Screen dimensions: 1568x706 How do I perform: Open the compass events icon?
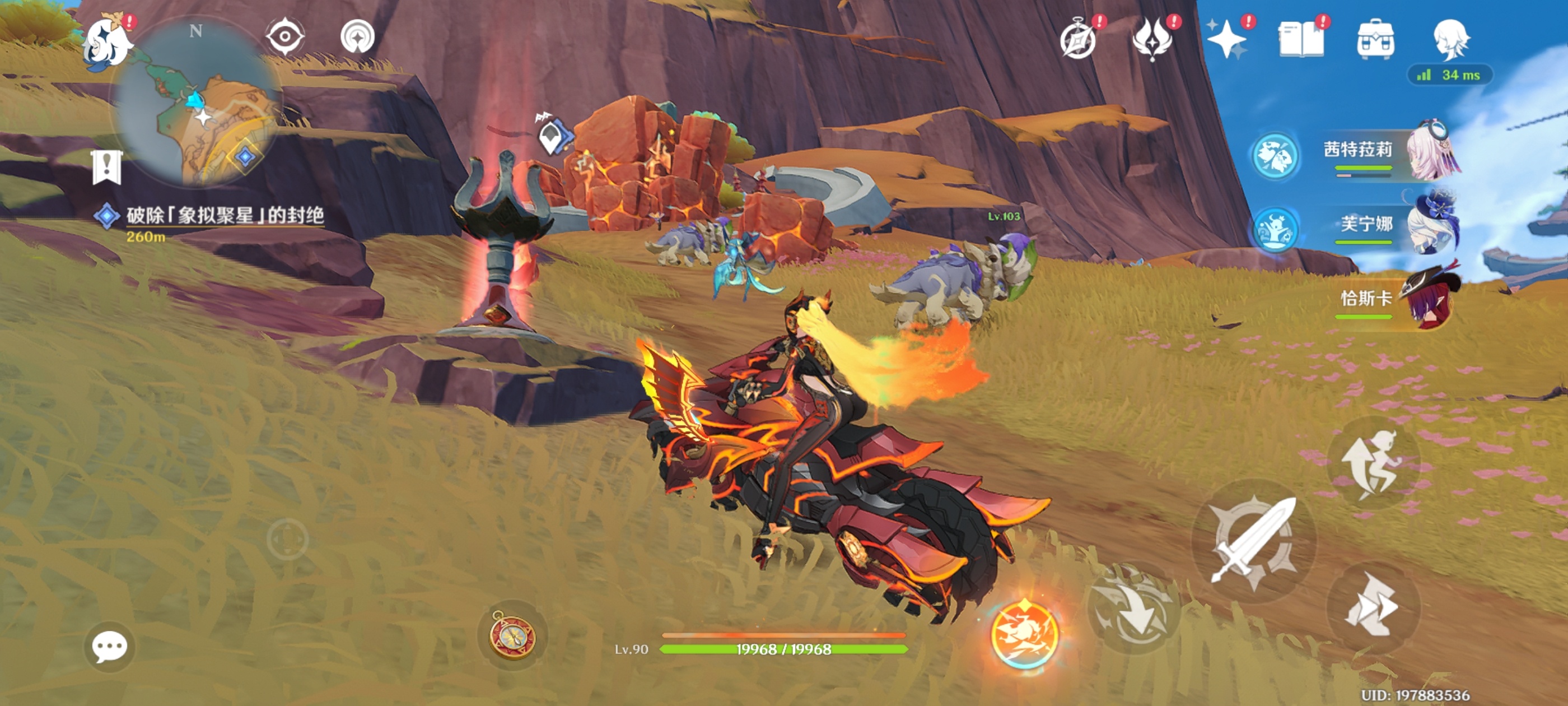pyautogui.click(x=1078, y=40)
